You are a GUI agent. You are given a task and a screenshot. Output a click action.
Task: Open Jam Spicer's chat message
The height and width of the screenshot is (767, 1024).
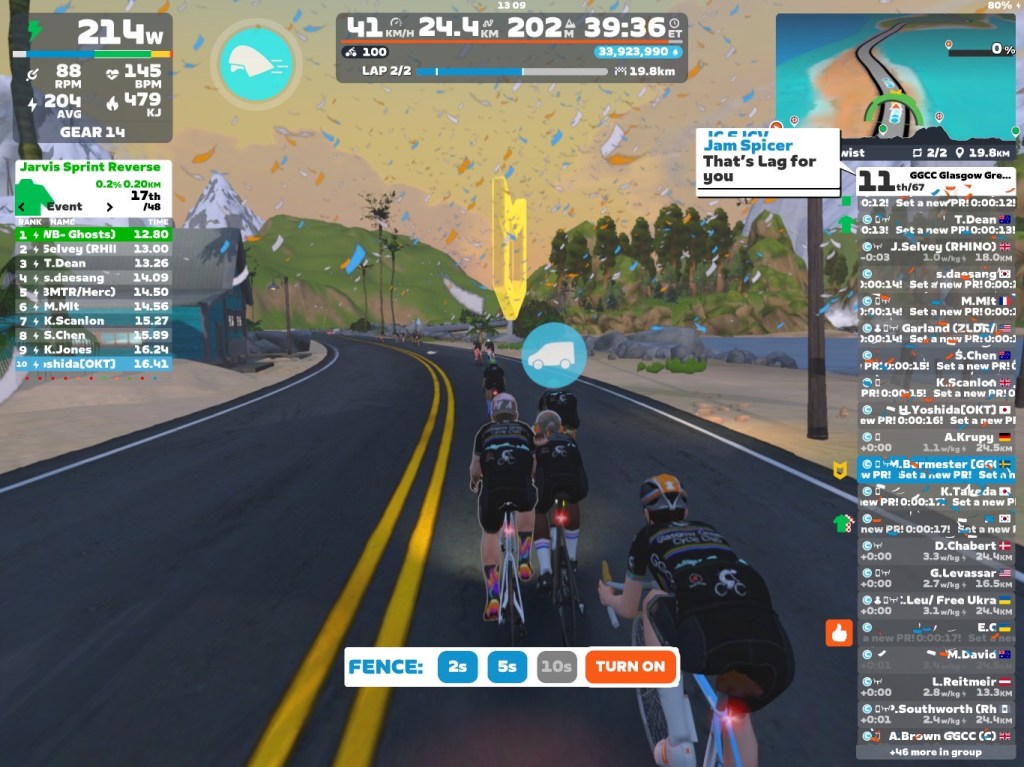click(x=768, y=161)
